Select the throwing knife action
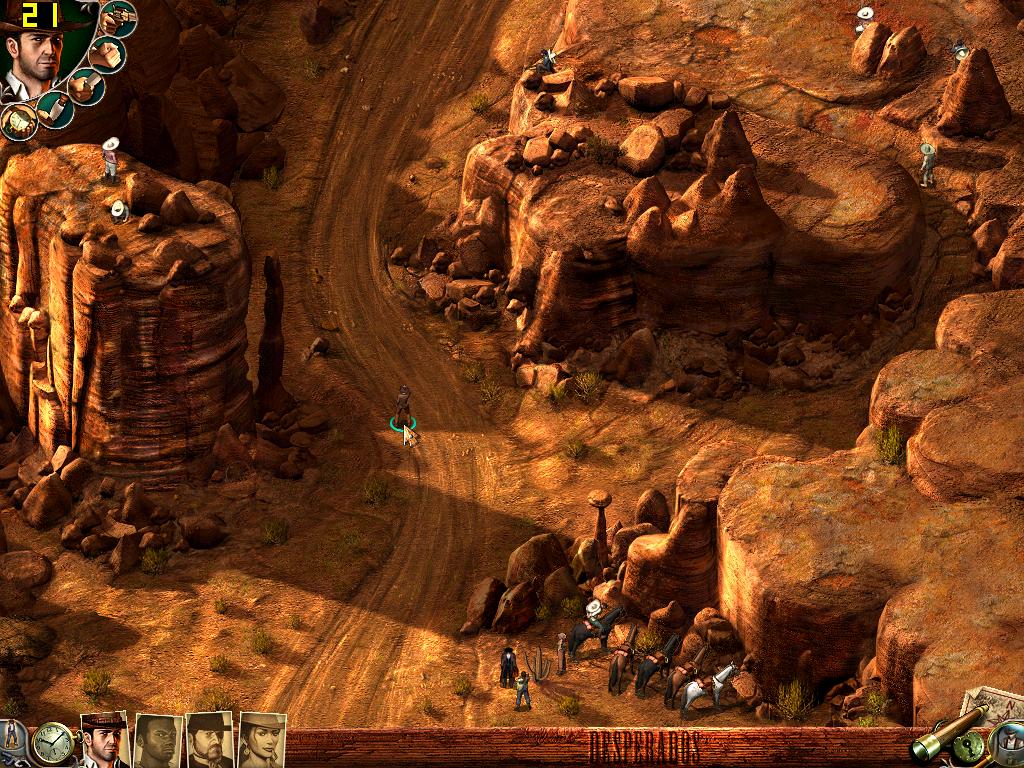 tap(53, 108)
